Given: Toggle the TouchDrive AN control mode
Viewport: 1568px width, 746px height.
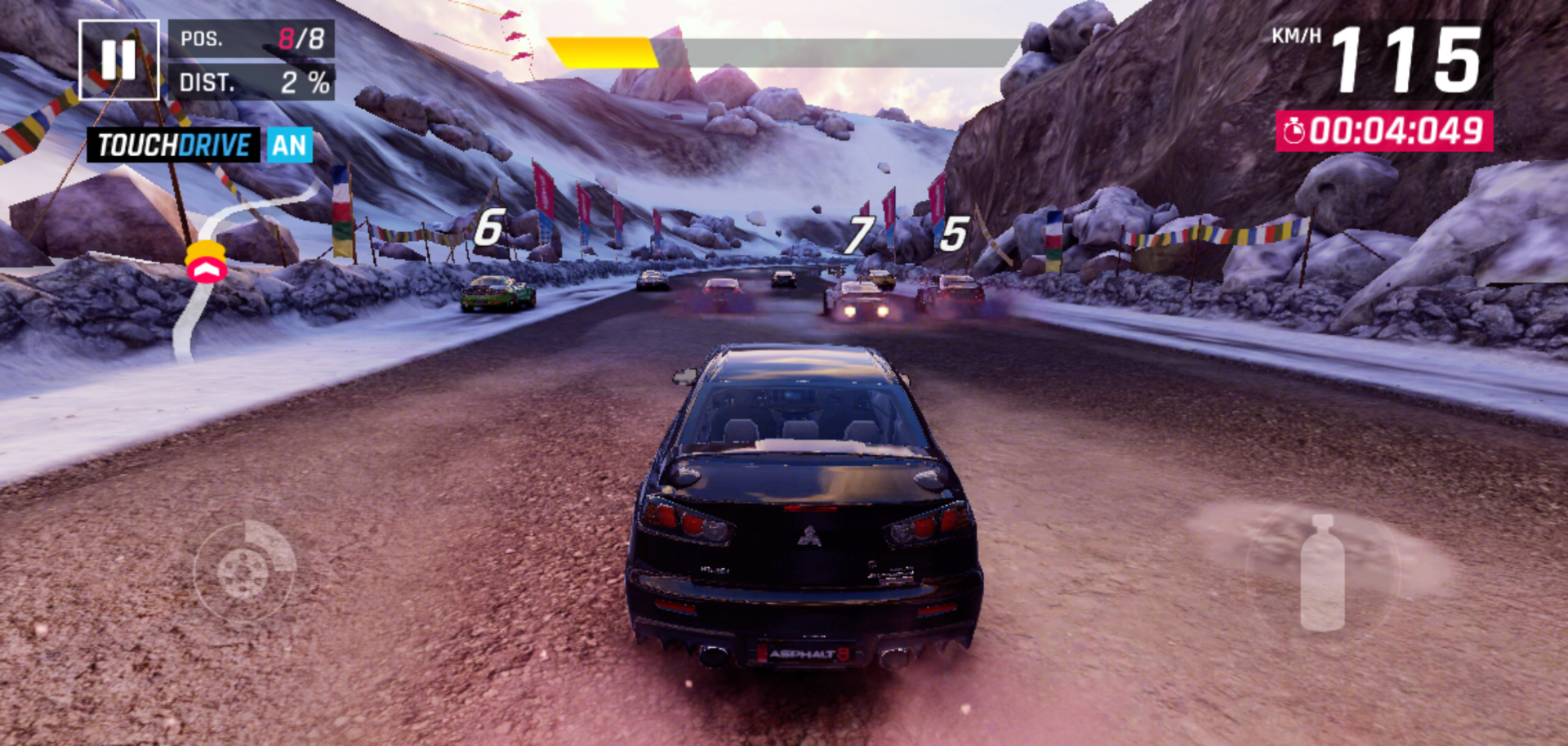Looking at the screenshot, I should tap(200, 145).
